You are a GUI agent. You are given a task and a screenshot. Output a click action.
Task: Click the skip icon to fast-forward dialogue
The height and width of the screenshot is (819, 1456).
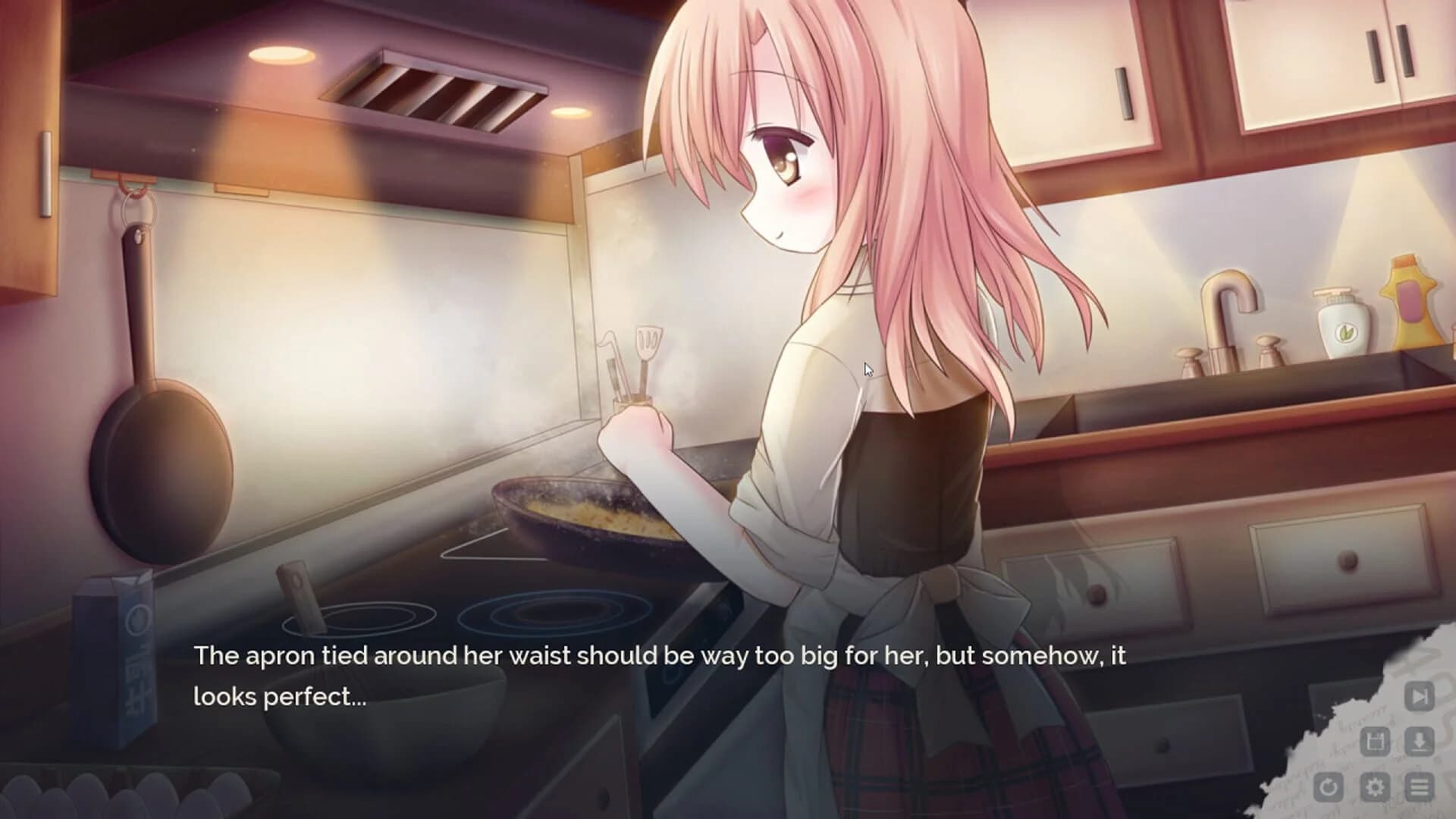click(x=1420, y=697)
